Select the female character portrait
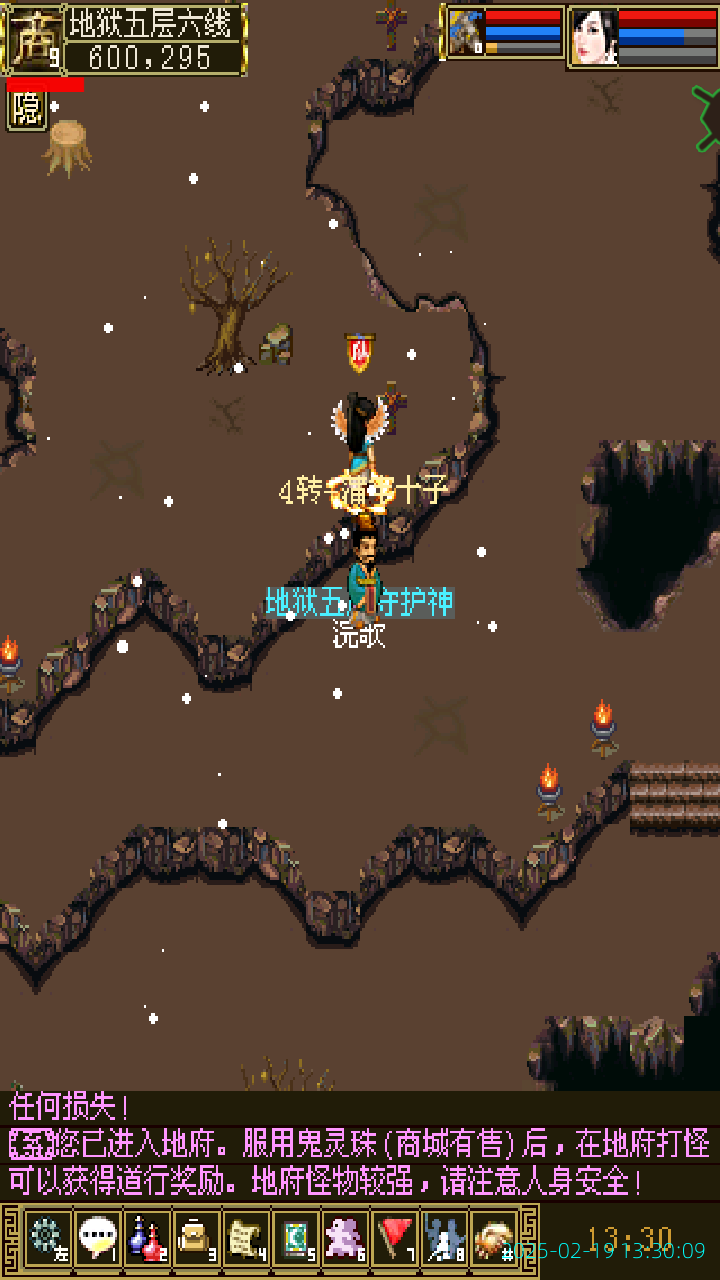720x1280 pixels. pos(593,37)
